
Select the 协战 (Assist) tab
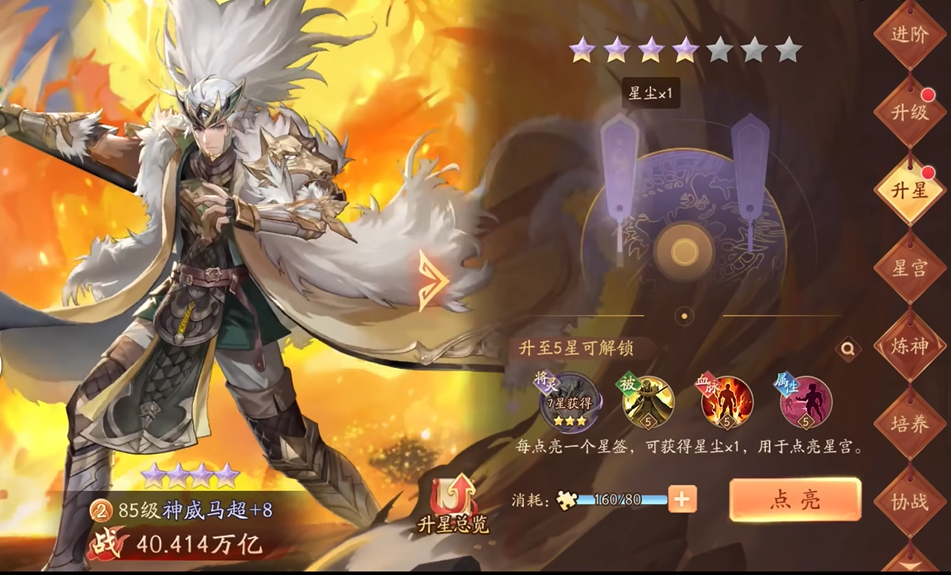coord(909,500)
